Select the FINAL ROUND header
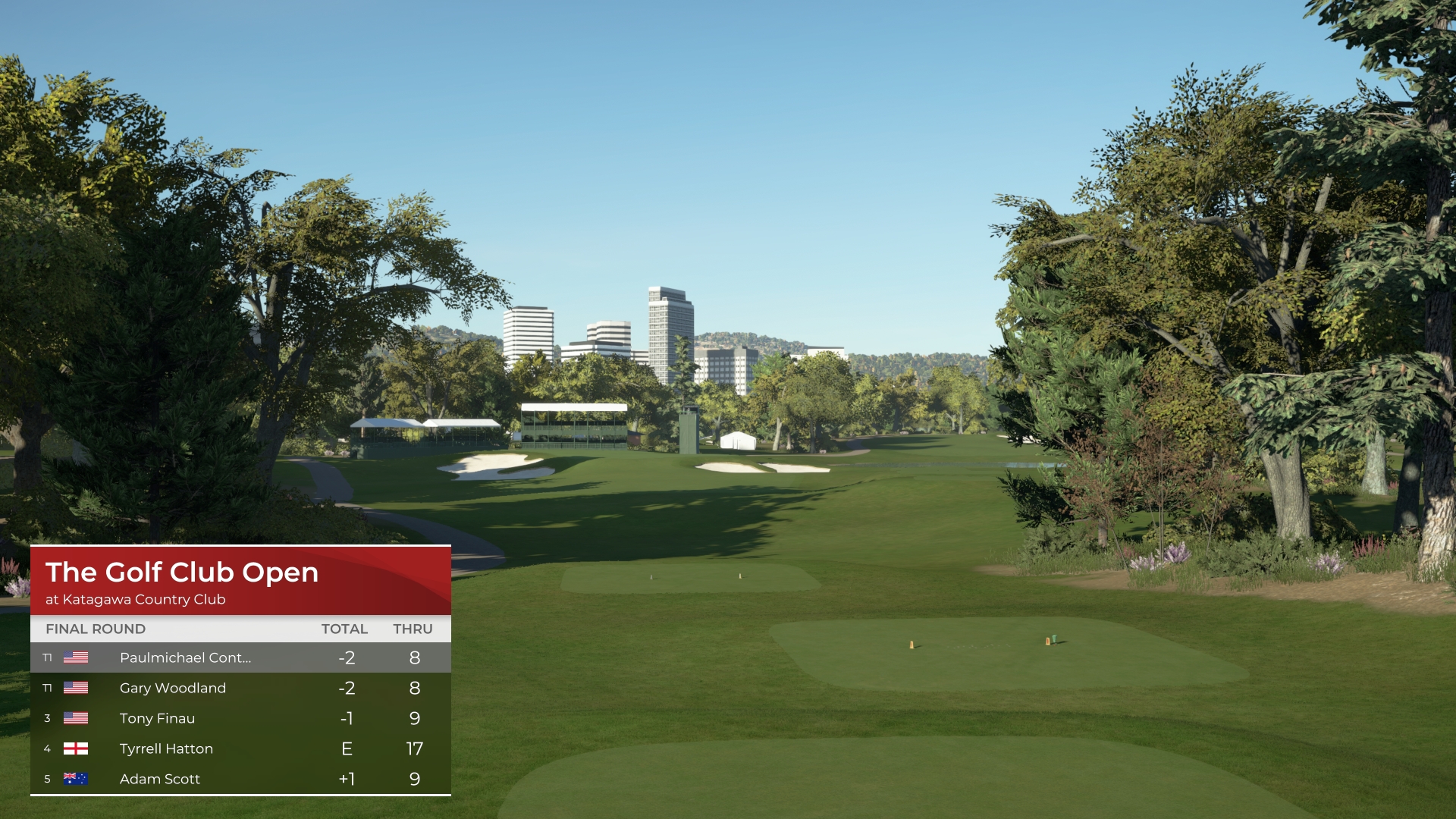1456x819 pixels. click(x=96, y=629)
